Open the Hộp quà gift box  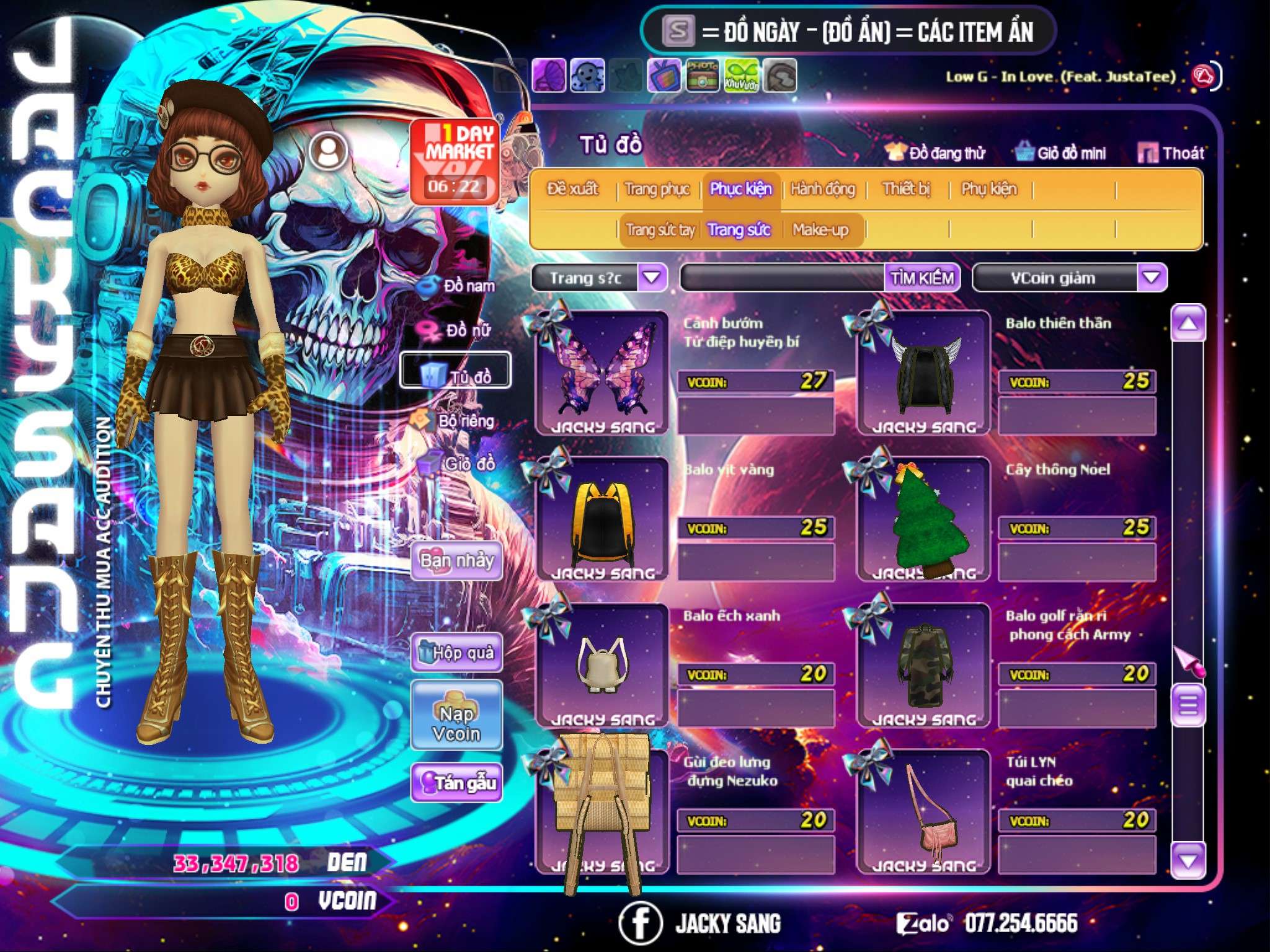click(x=456, y=653)
